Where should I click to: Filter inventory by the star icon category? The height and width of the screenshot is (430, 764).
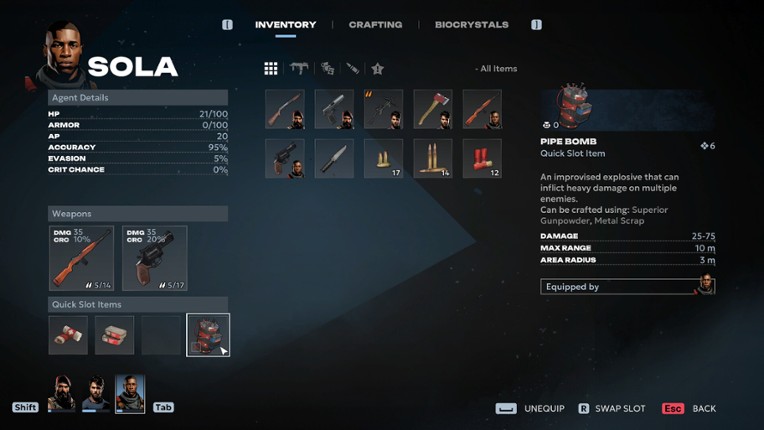tap(377, 69)
